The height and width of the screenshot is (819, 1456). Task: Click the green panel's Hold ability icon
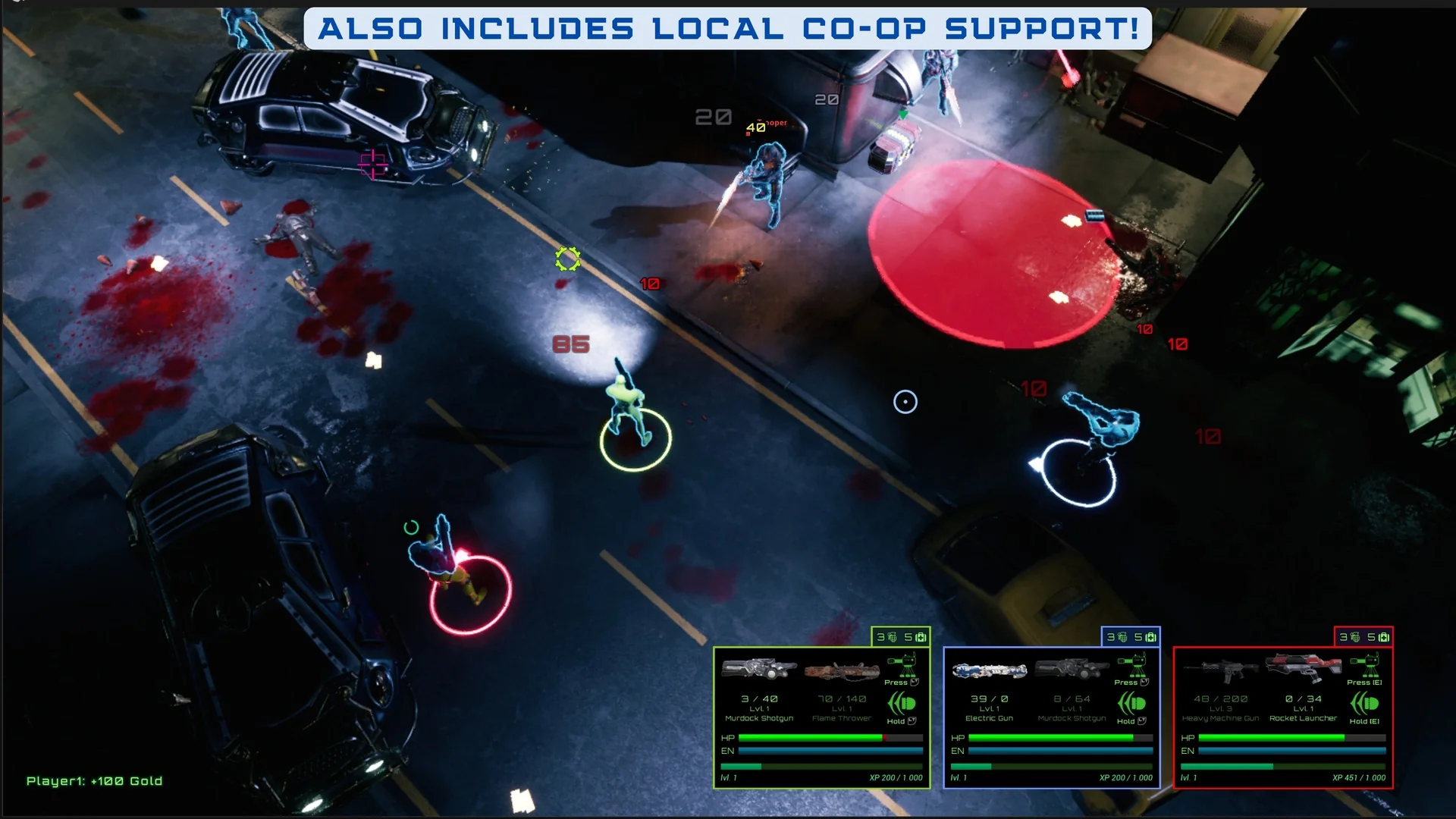point(902,704)
